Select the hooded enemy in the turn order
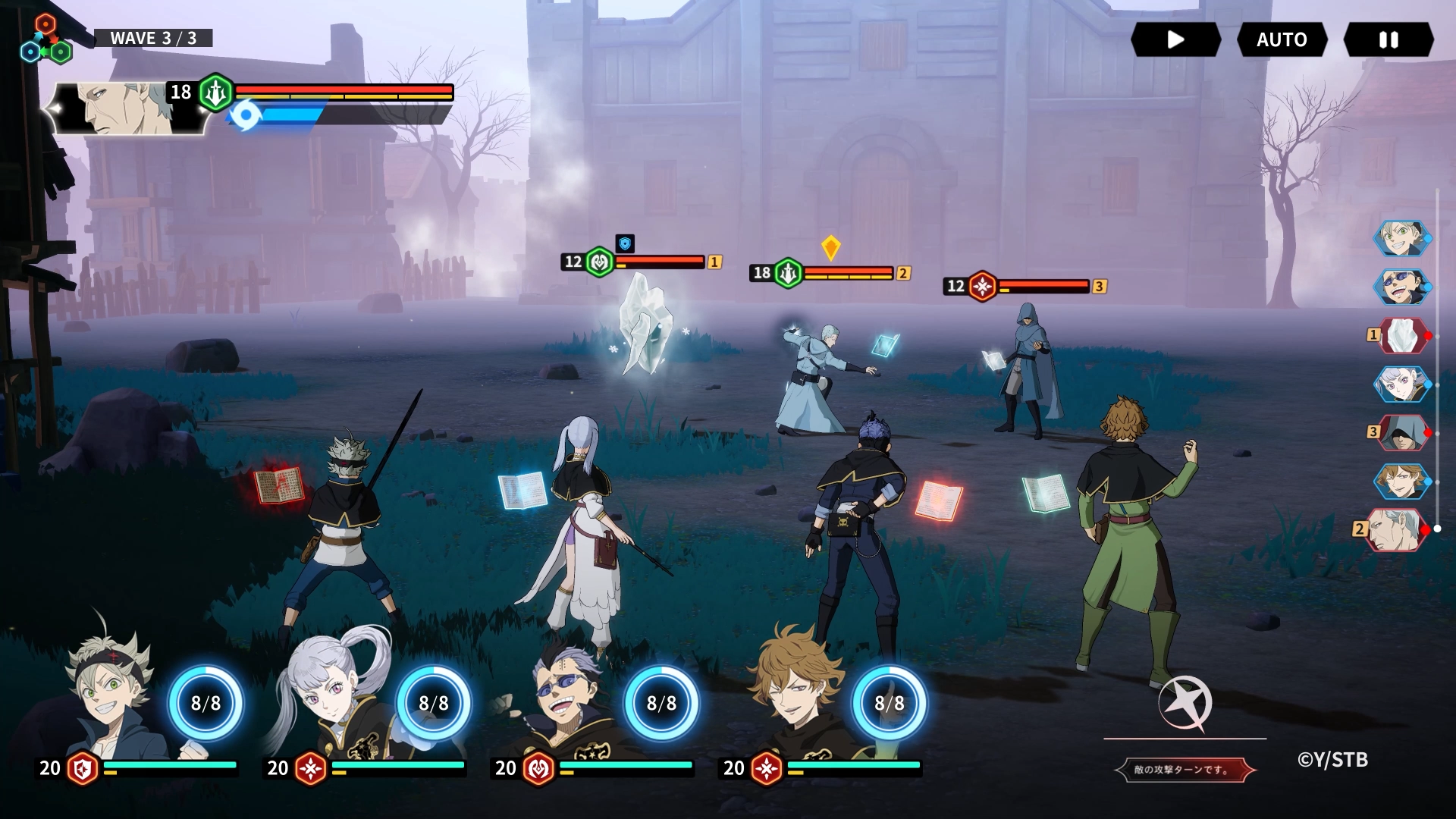This screenshot has height=819, width=1456. tap(1403, 432)
